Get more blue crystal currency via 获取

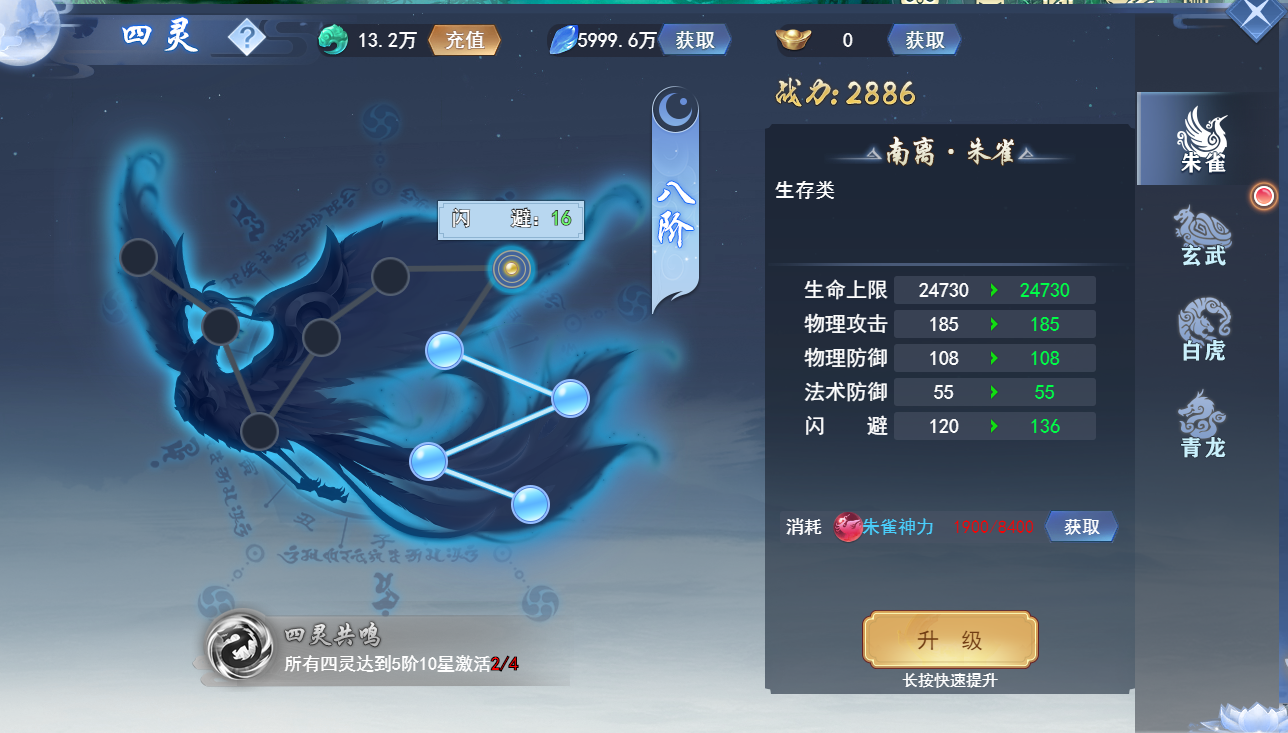[x=695, y=40]
